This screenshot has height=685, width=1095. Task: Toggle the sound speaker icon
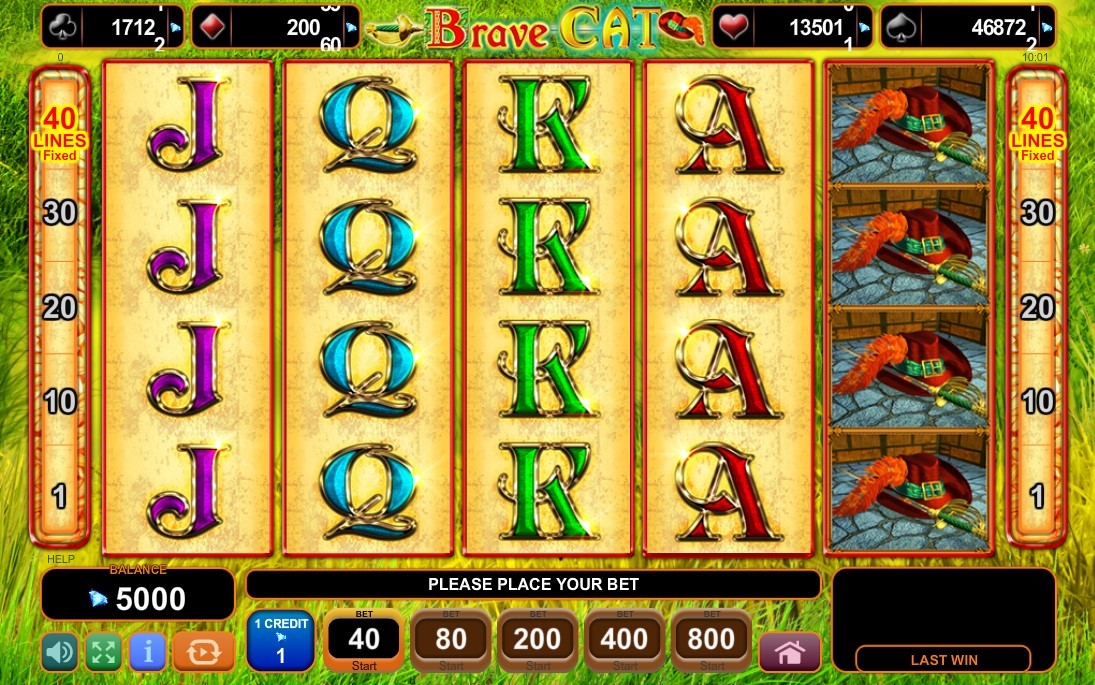coord(60,653)
